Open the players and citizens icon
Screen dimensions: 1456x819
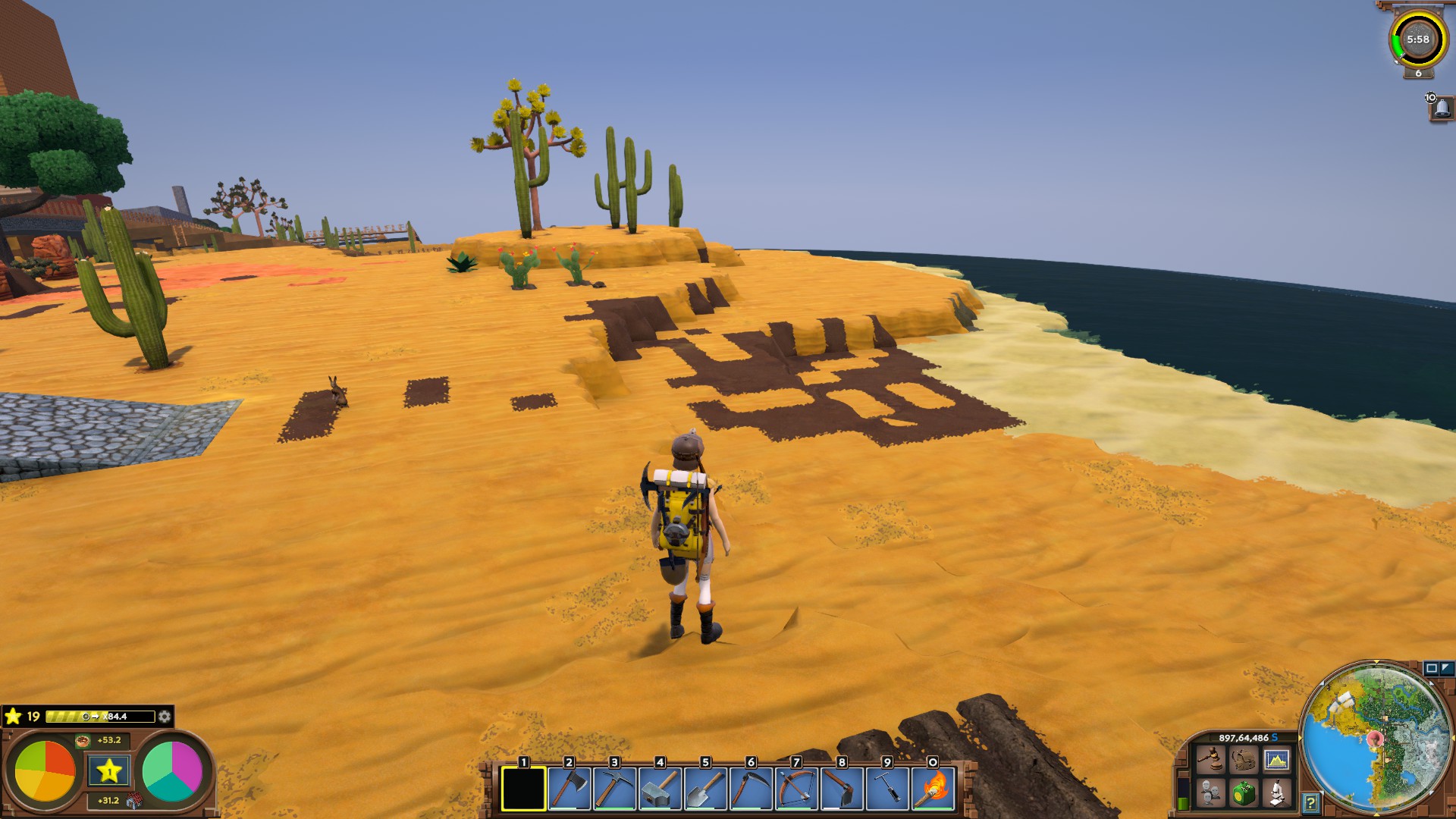(x=1210, y=793)
